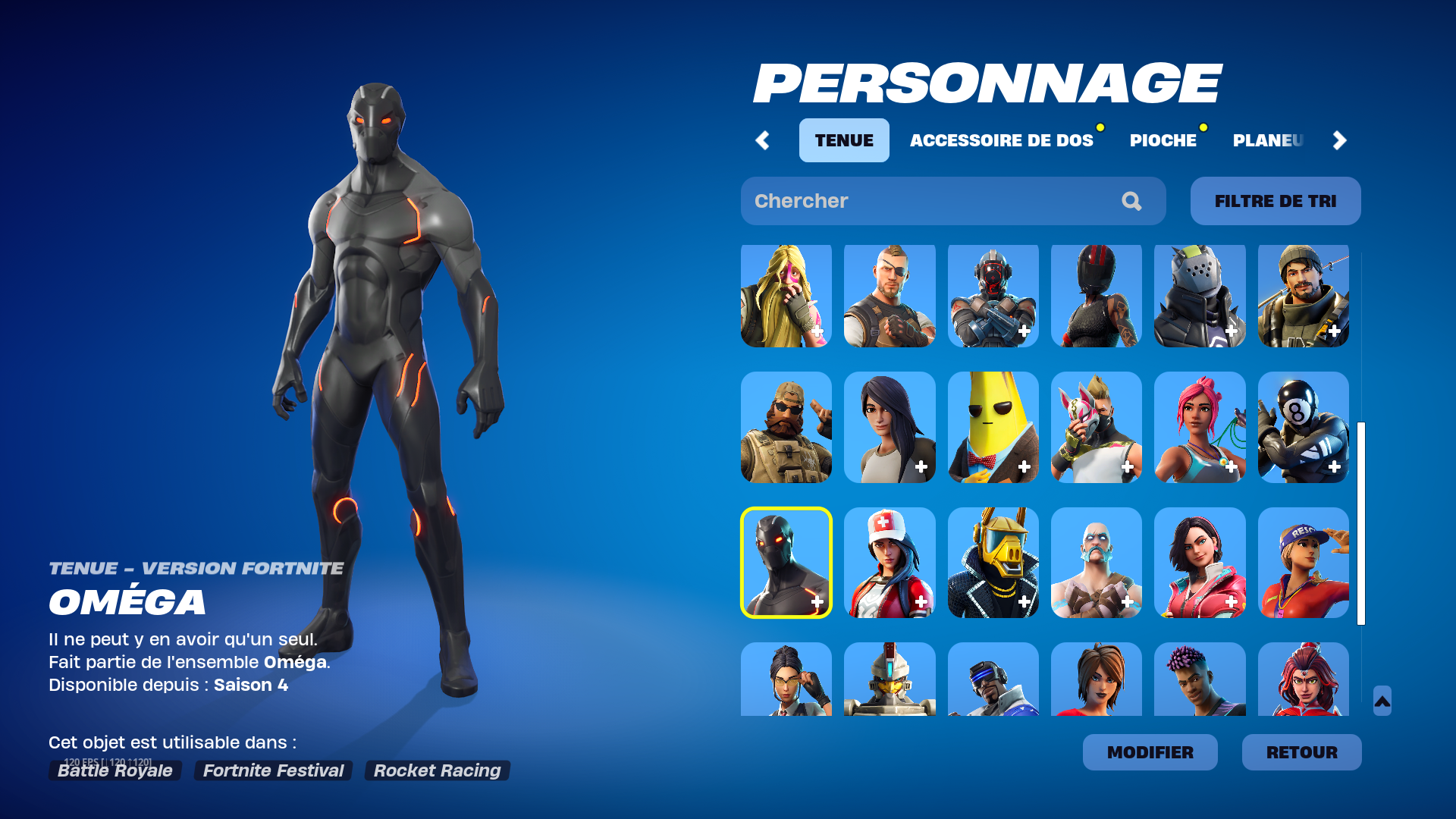Select the medic outfit with red cap
The width and height of the screenshot is (1456, 819).
coord(890,563)
